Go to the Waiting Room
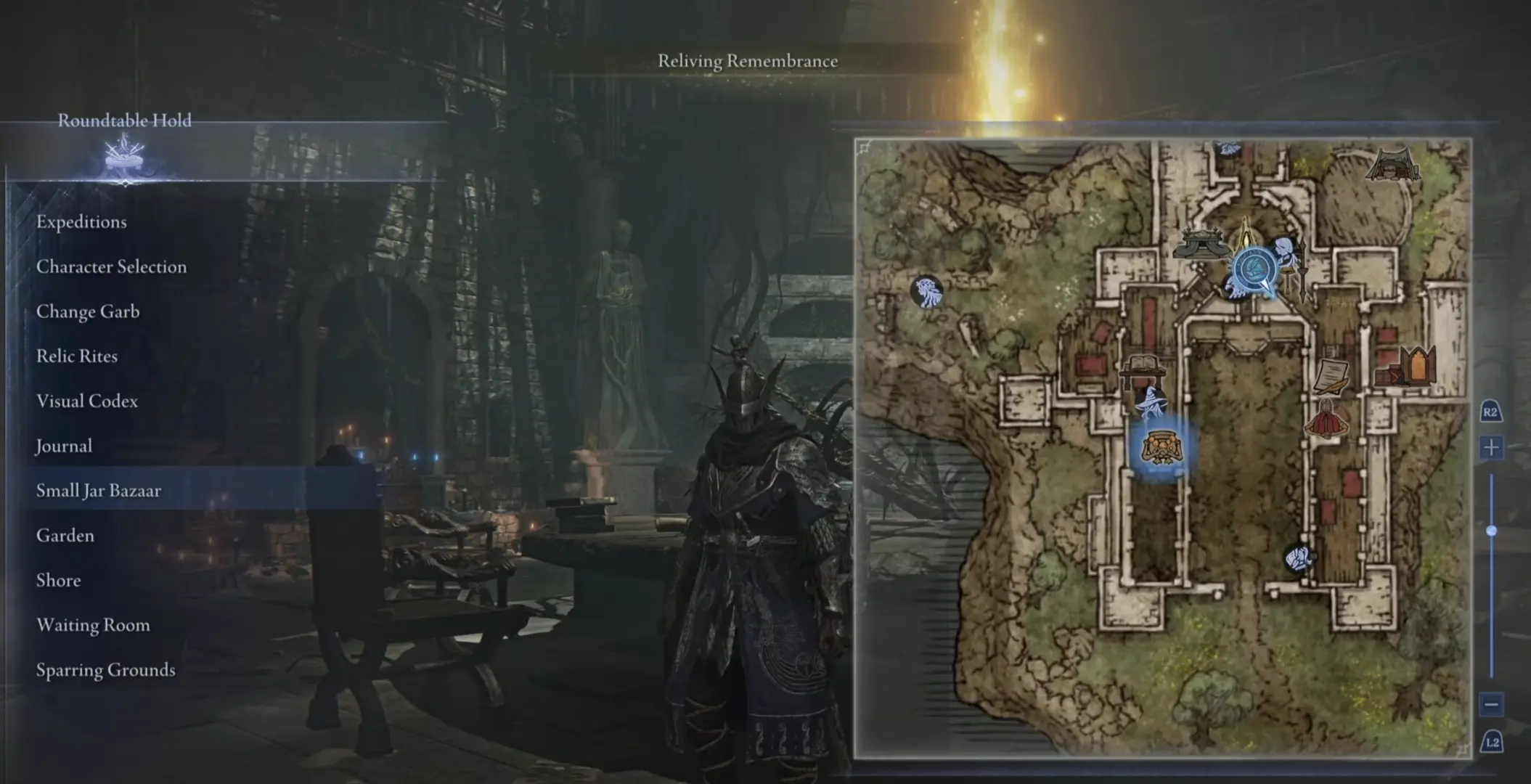Screen dimensions: 1531x784 click(x=93, y=625)
